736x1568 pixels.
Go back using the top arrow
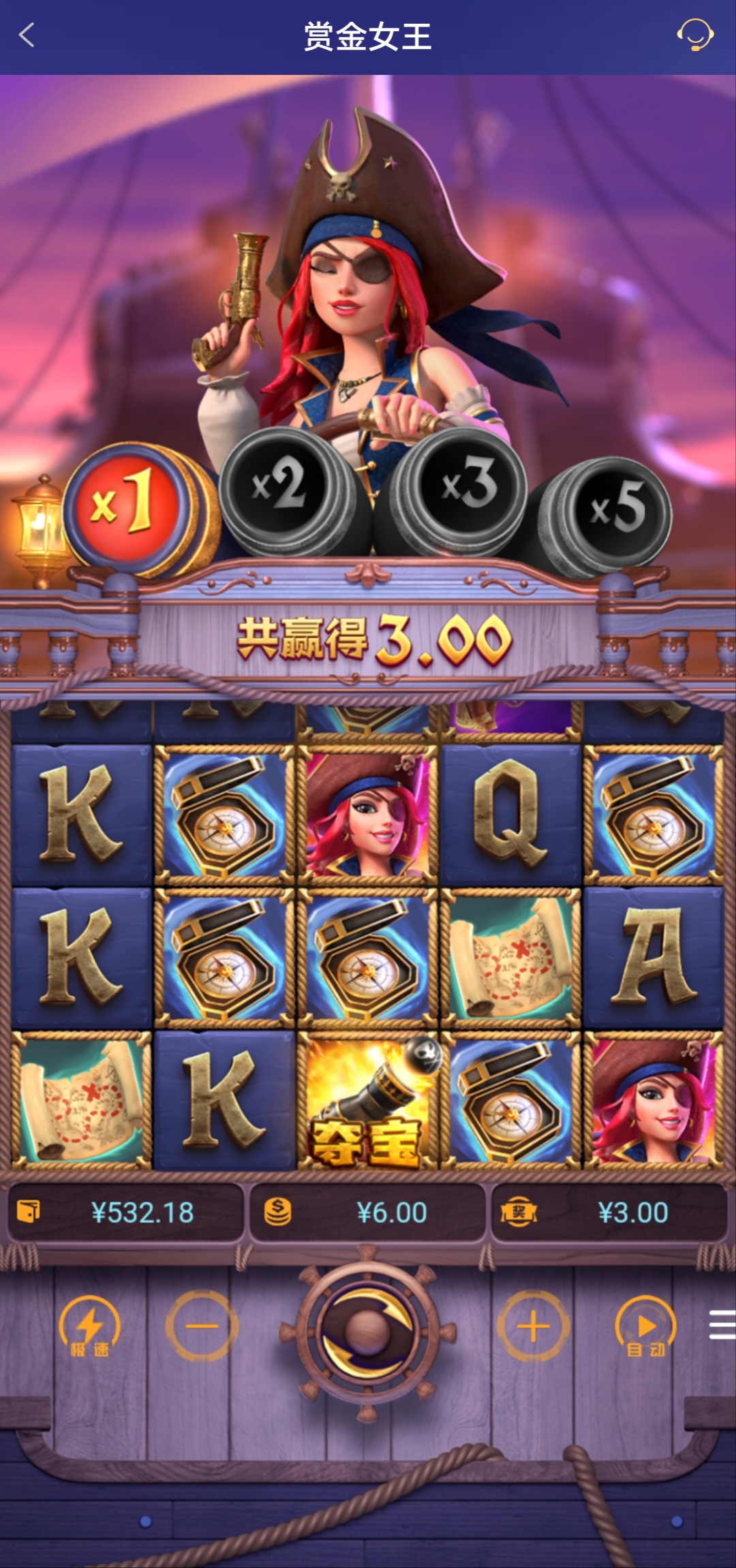(27, 35)
